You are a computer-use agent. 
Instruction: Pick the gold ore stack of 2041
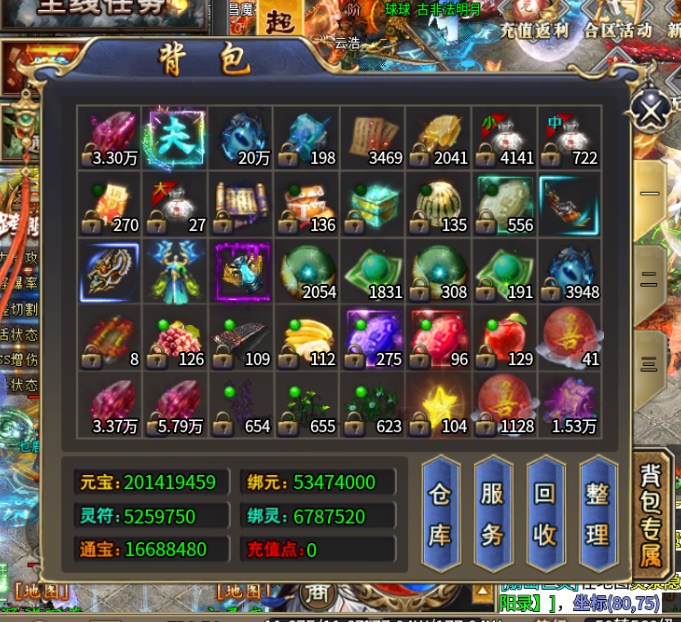438,137
